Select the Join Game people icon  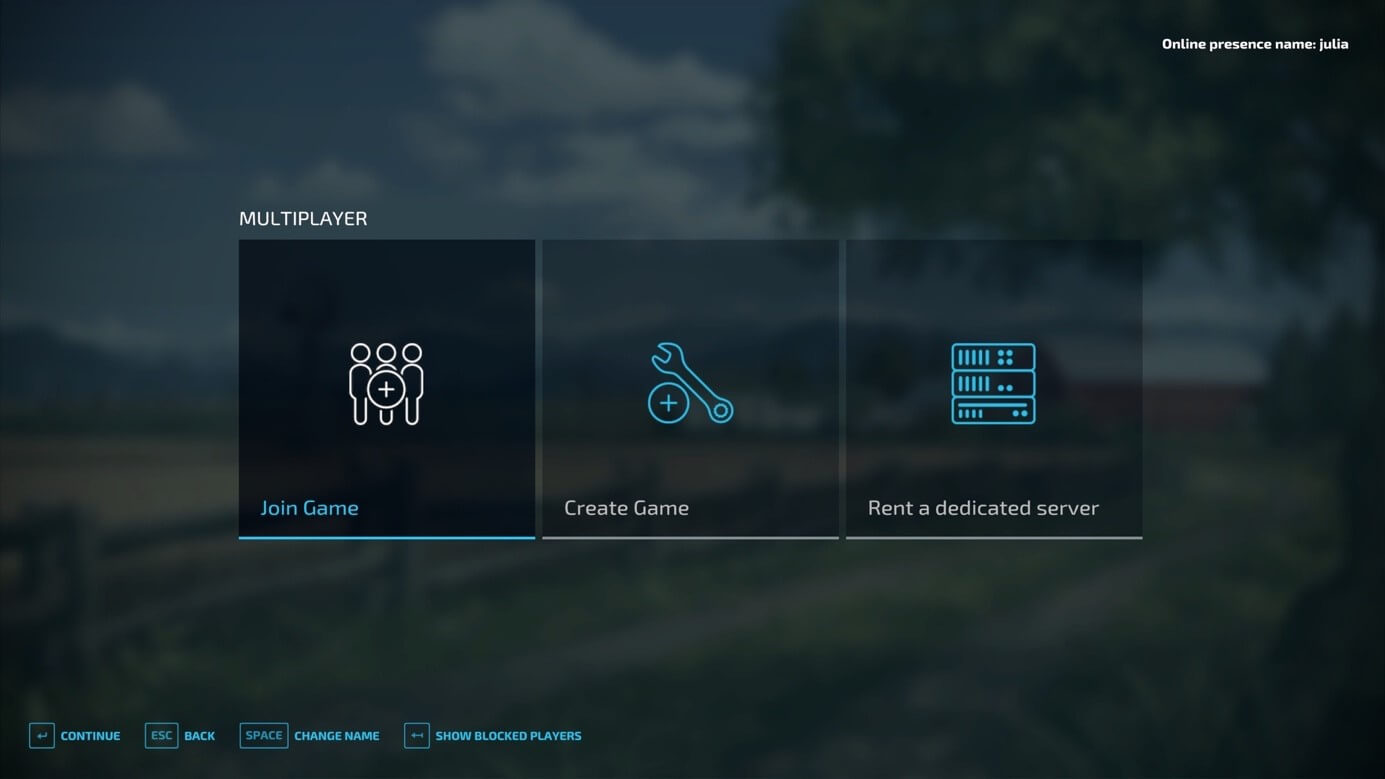pos(386,383)
